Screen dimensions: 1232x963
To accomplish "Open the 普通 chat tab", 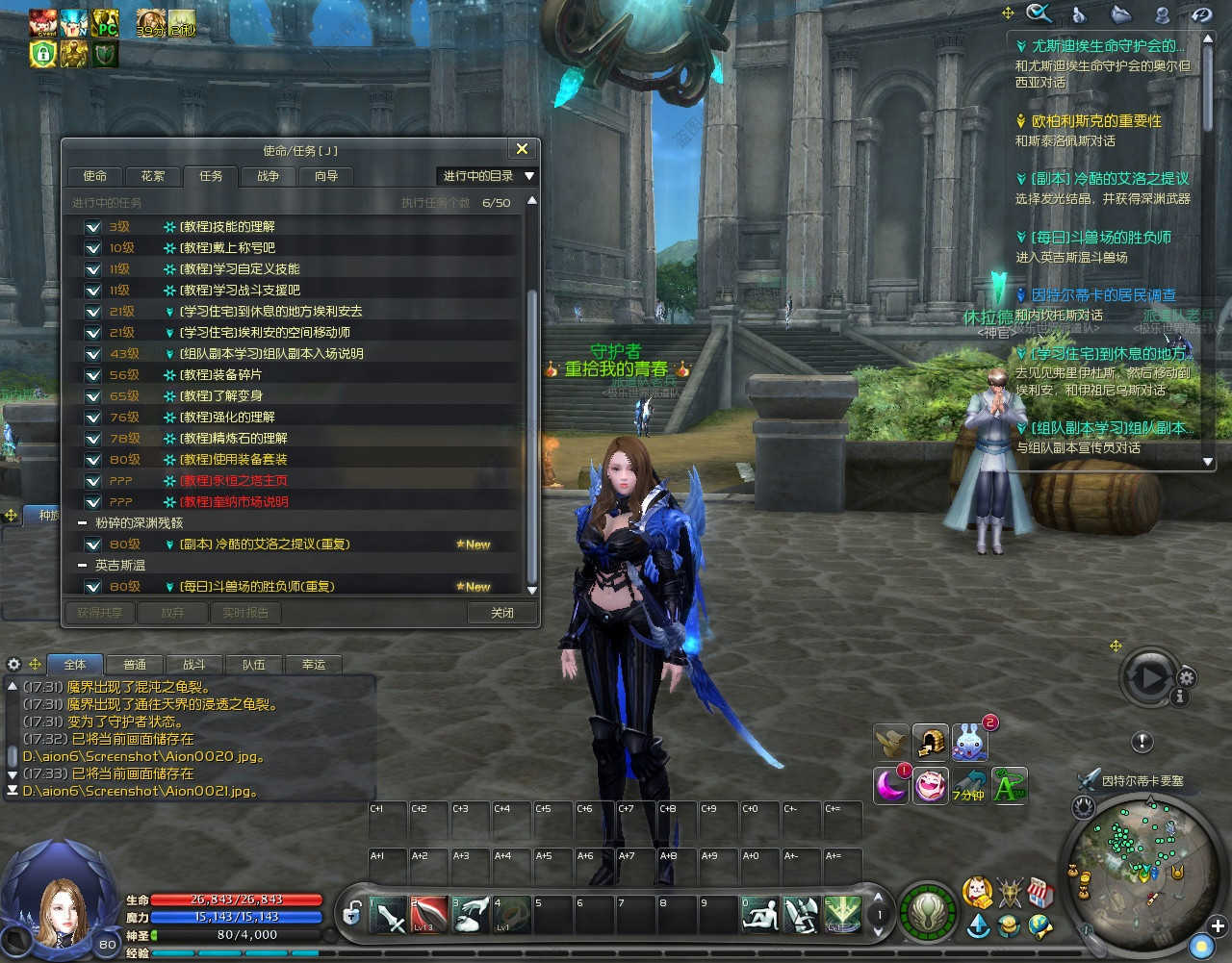I will pyautogui.click(x=135, y=665).
